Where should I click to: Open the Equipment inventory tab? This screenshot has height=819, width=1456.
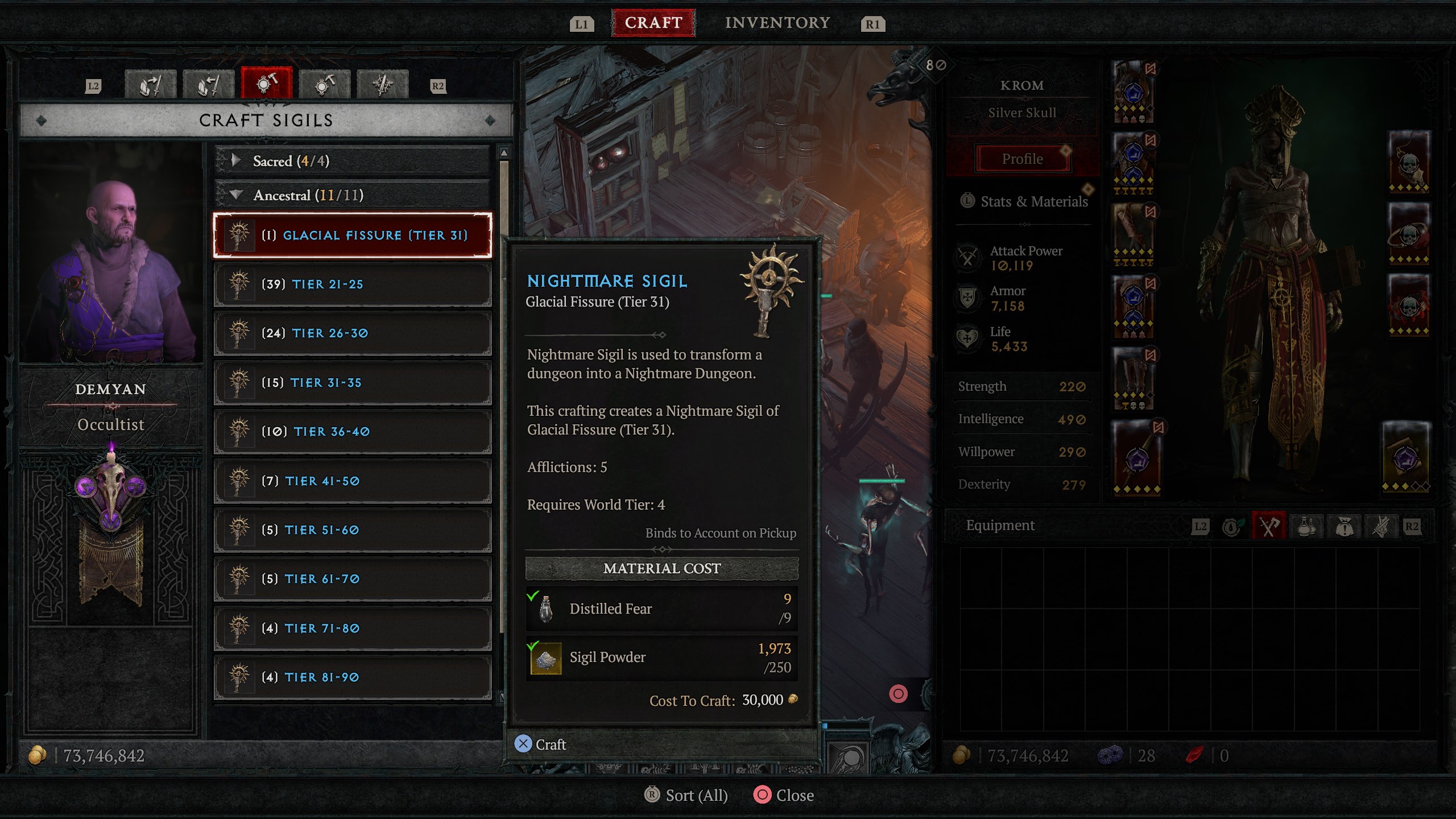click(1269, 527)
